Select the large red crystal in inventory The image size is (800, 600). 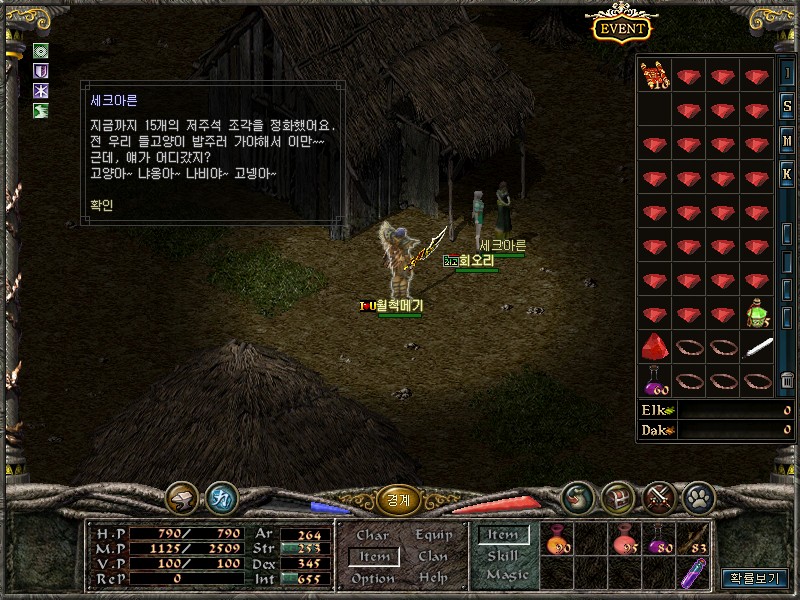pos(655,347)
